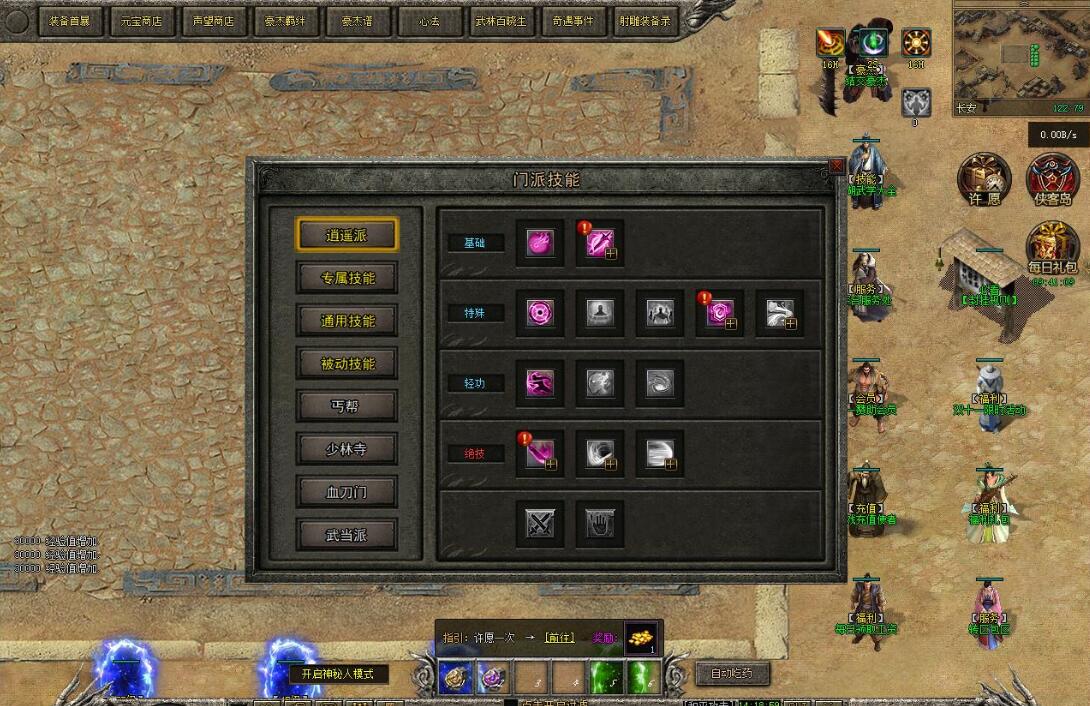1090x706 pixels.
Task: Switch to the 专属技能 tab
Action: point(347,278)
